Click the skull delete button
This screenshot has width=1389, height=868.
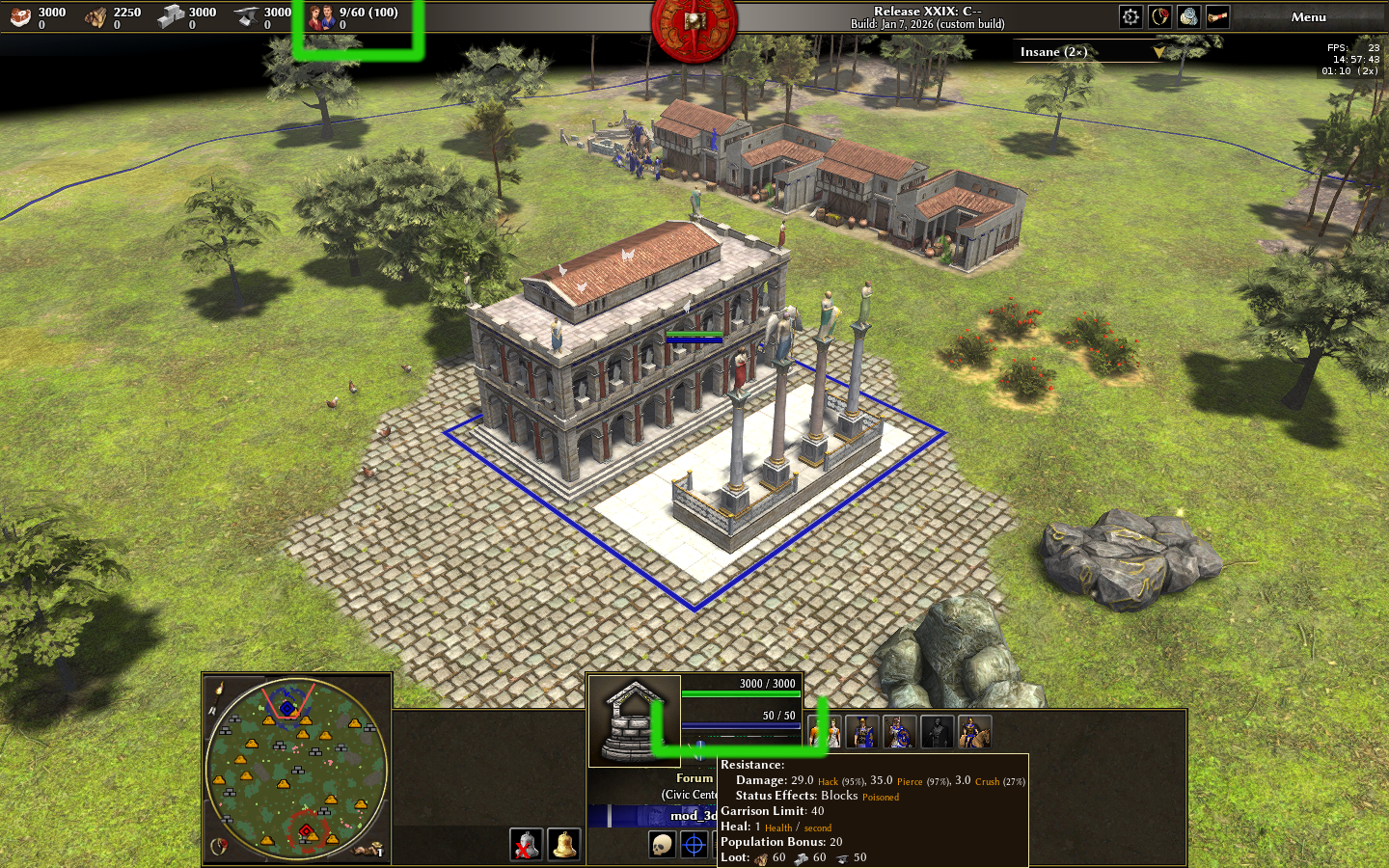click(x=662, y=845)
